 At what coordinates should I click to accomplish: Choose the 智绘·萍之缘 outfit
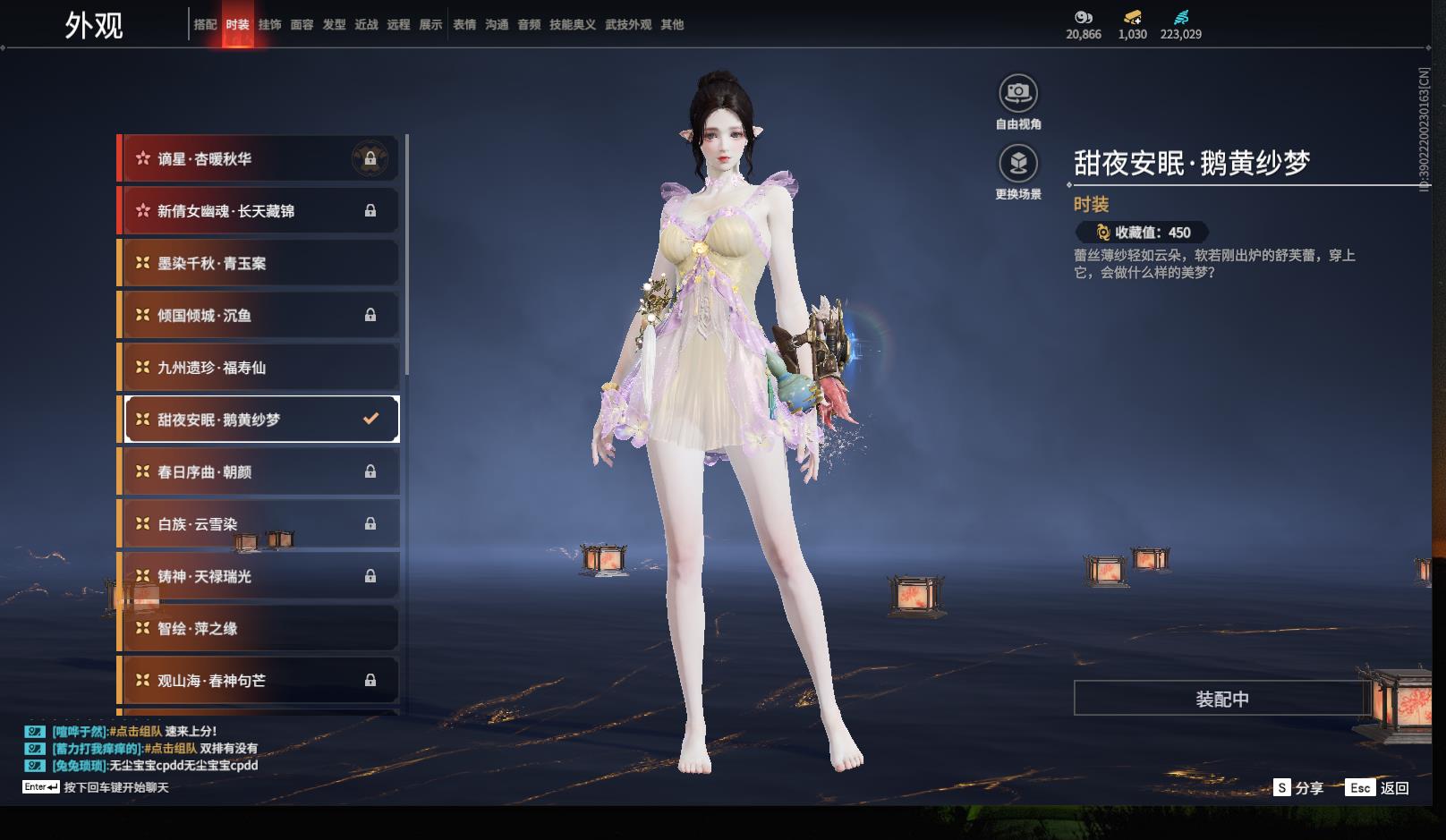tap(259, 628)
